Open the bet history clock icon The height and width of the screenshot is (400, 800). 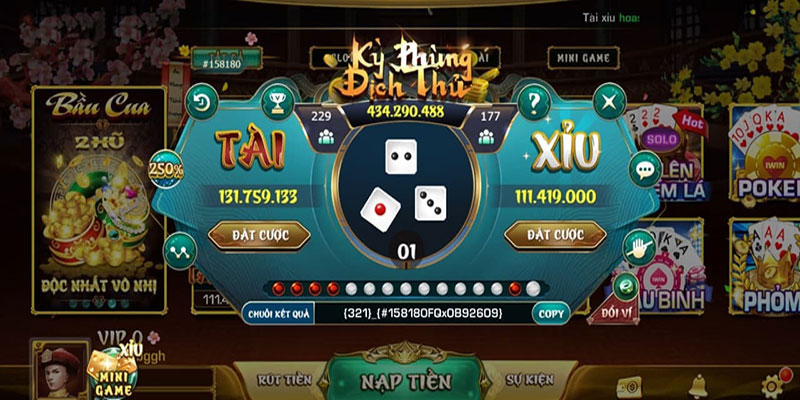(x=201, y=101)
